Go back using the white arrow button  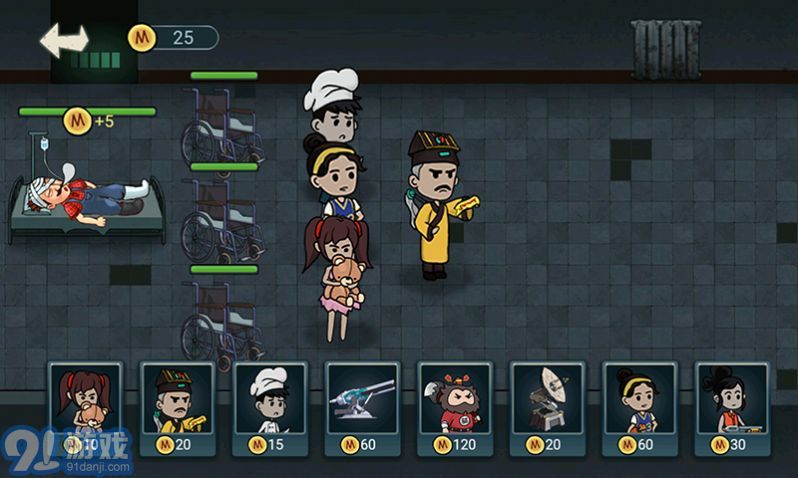point(64,40)
